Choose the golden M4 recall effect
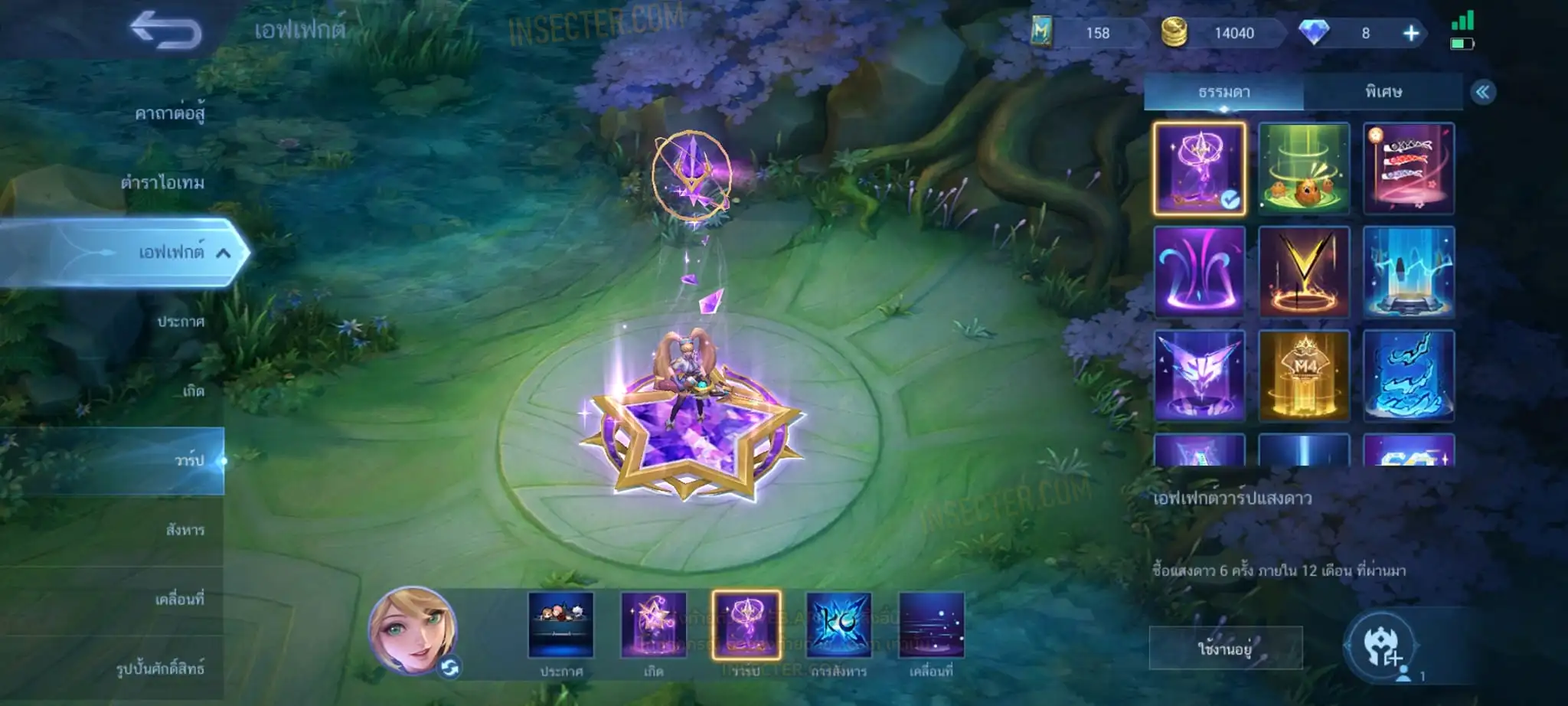 [1304, 376]
